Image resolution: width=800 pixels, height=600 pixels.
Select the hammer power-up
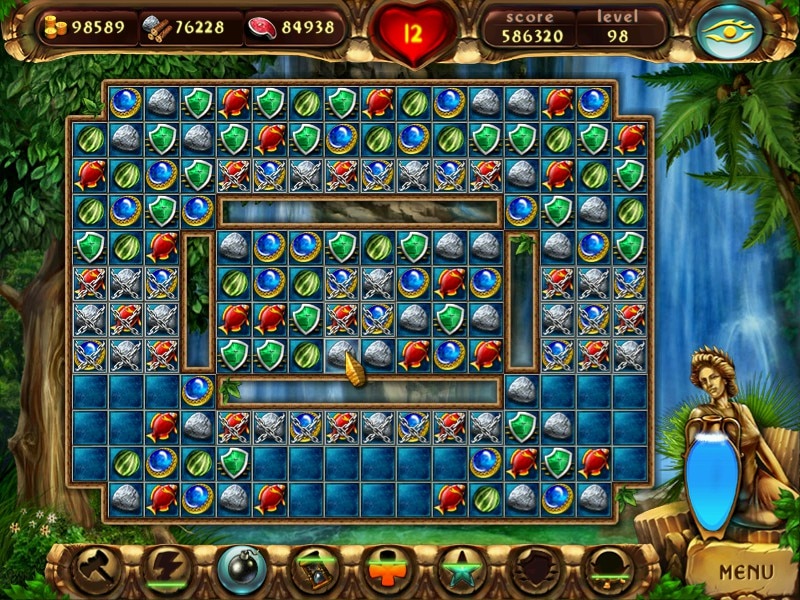point(97,569)
